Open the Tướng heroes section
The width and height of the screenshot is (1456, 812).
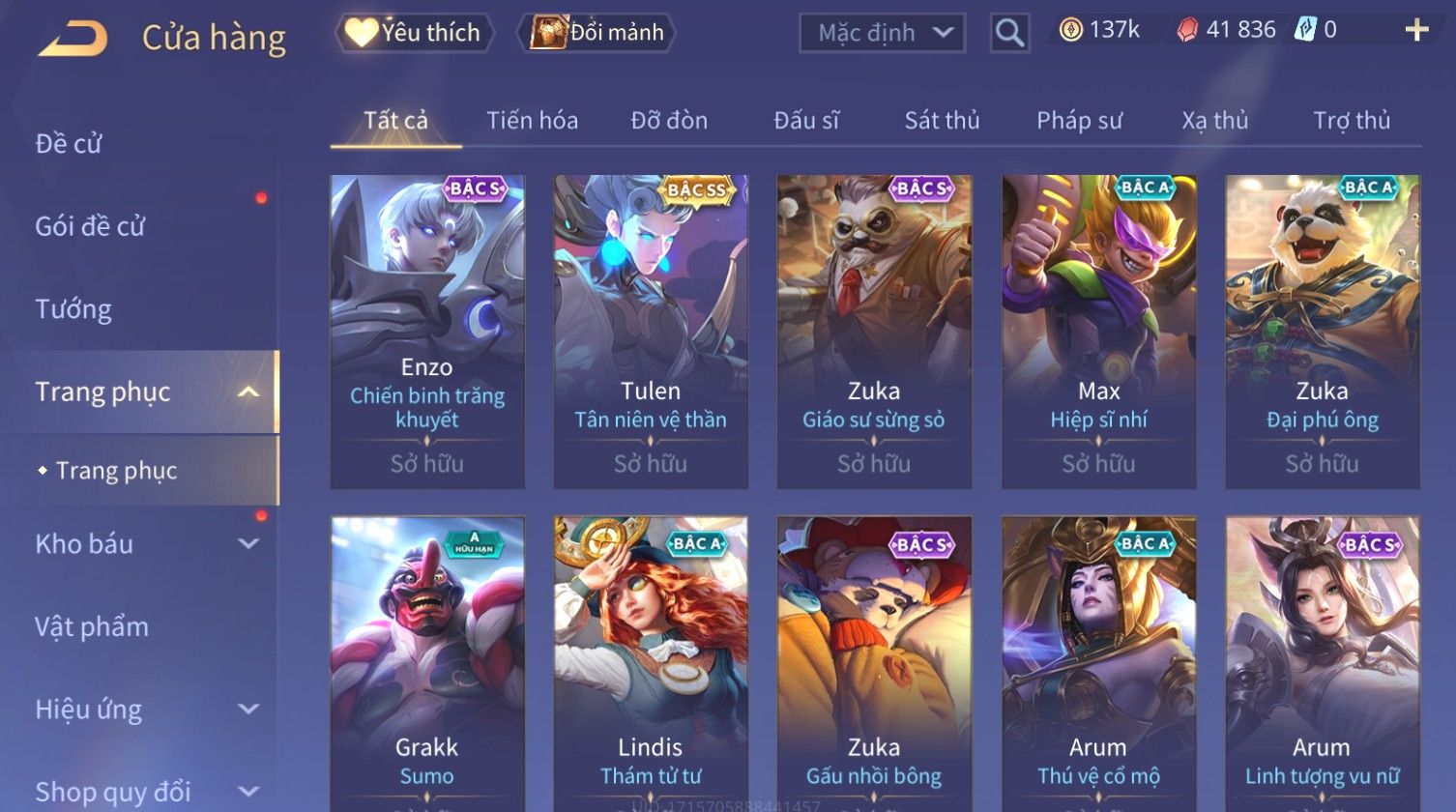[73, 309]
